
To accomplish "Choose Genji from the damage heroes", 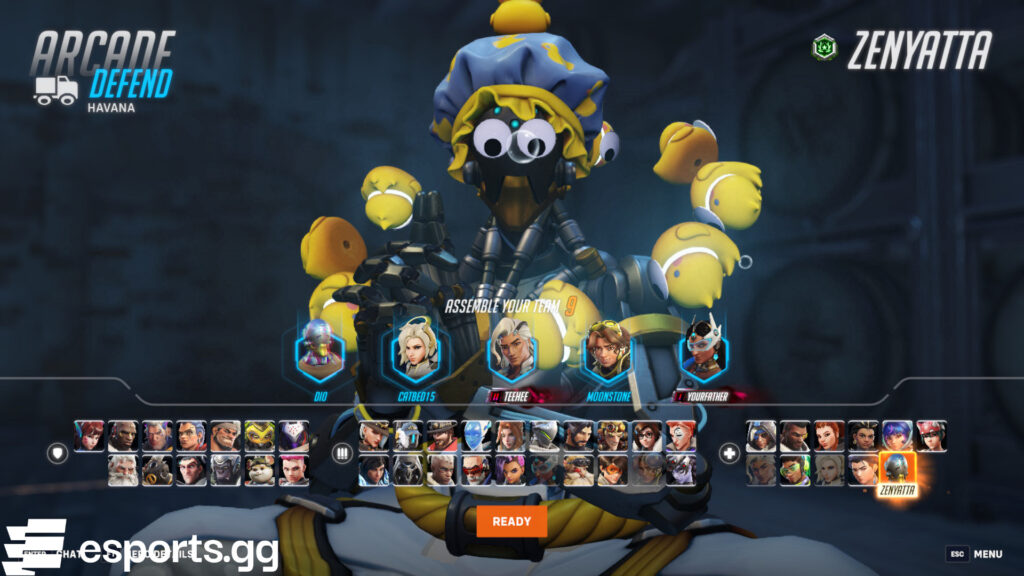I will click(x=543, y=435).
